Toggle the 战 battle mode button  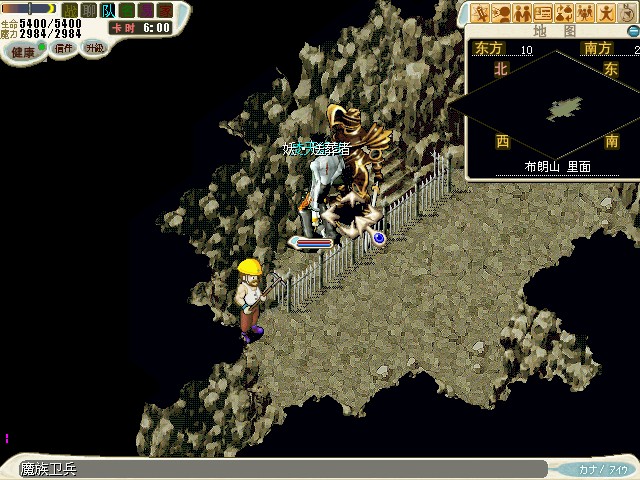[70, 10]
